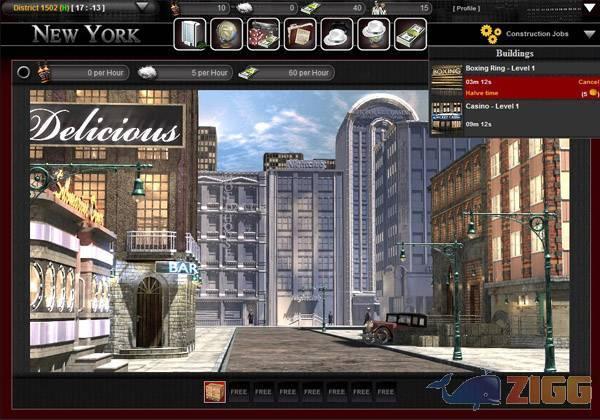Expand the Profile dropdown arrow

point(589,8)
